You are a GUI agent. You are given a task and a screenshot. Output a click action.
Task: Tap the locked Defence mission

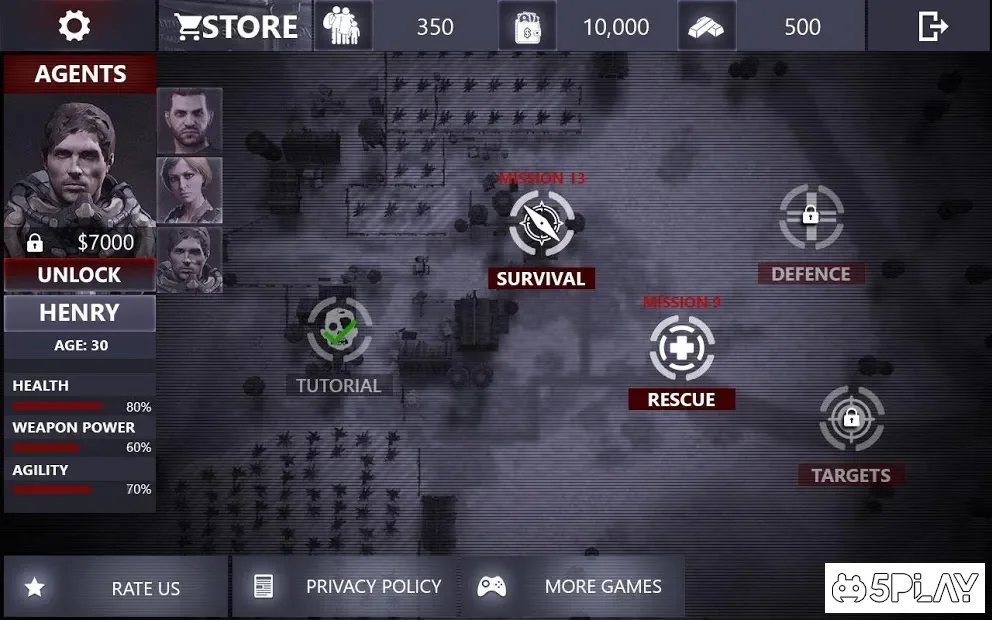coord(811,217)
